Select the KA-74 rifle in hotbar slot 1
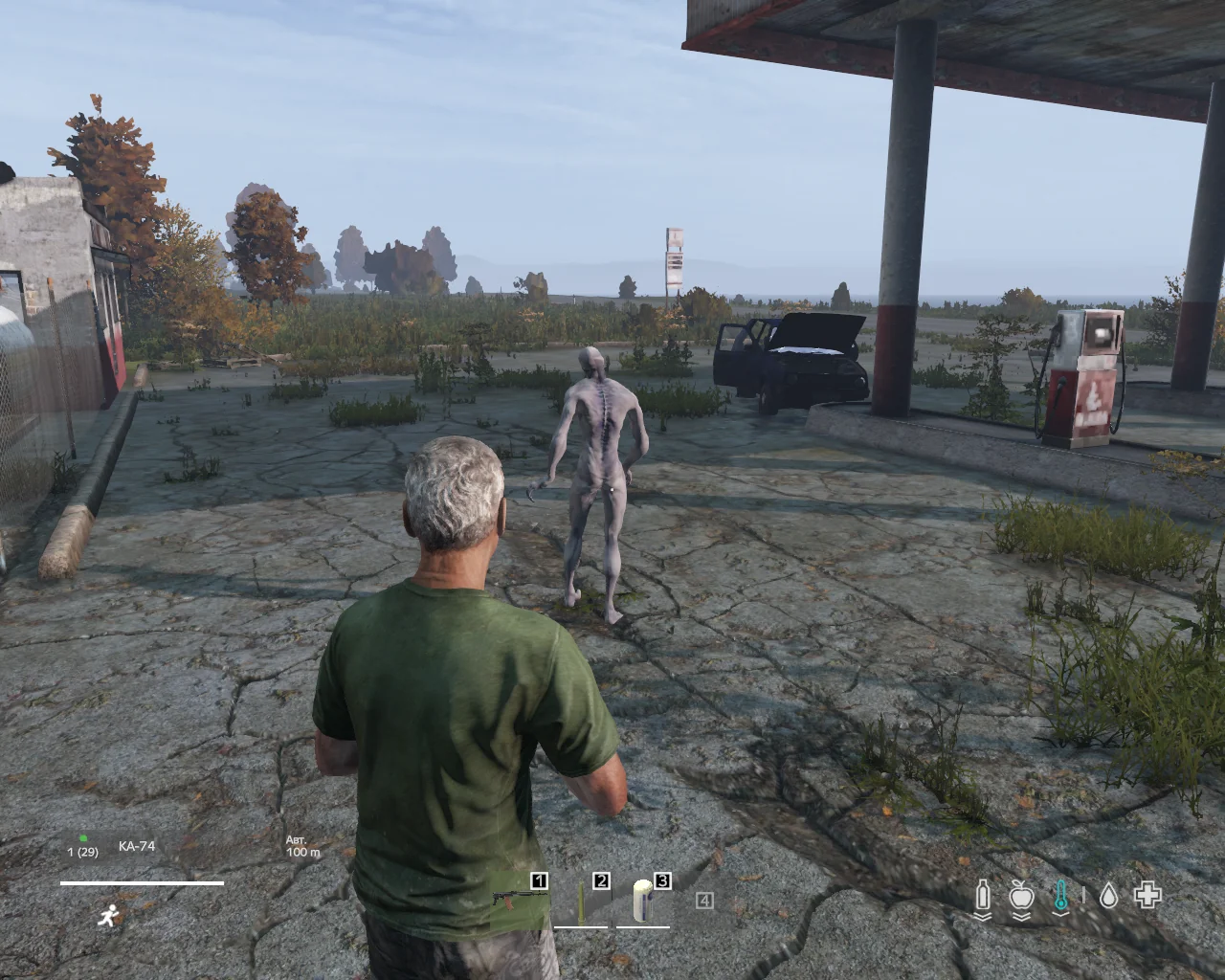The width and height of the screenshot is (1225, 980). point(520,899)
